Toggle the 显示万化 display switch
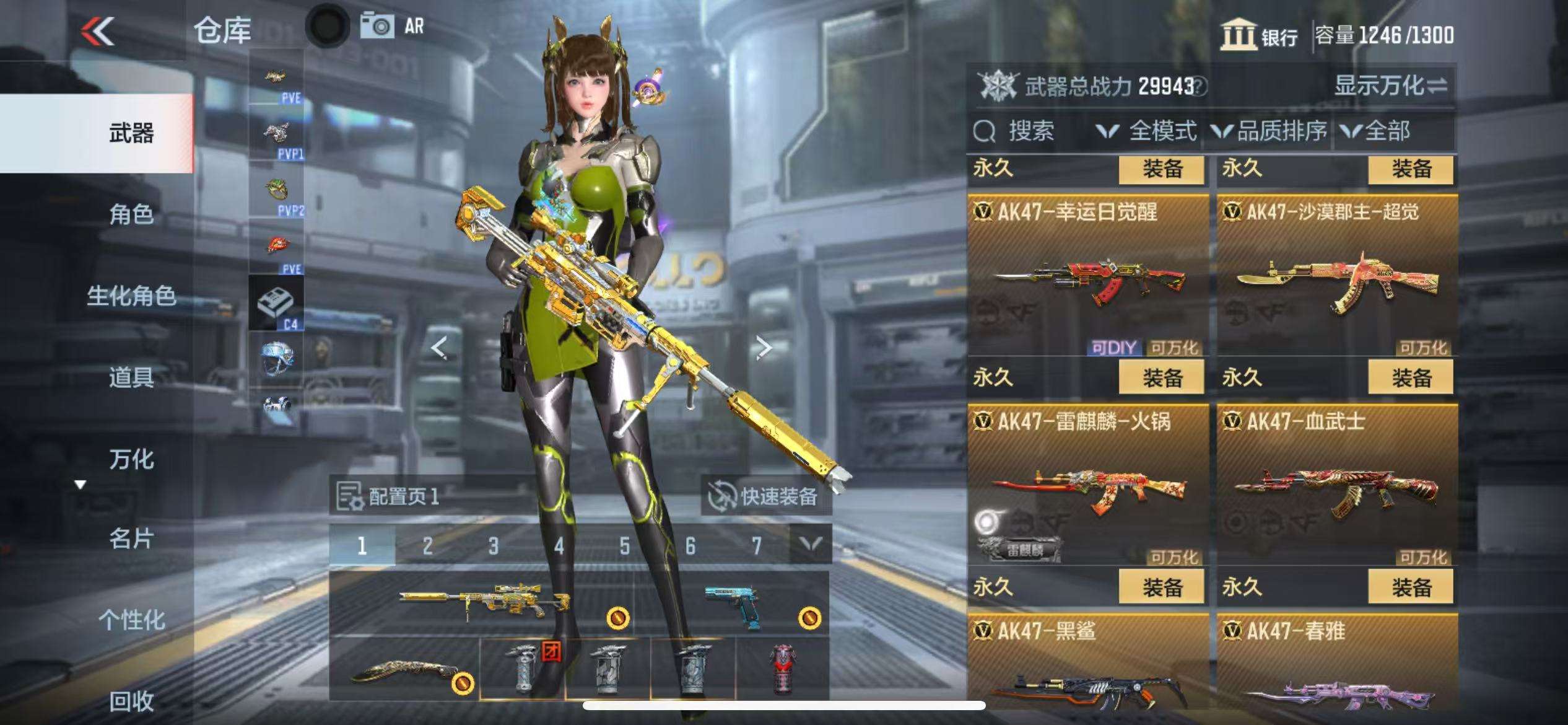 (1390, 86)
